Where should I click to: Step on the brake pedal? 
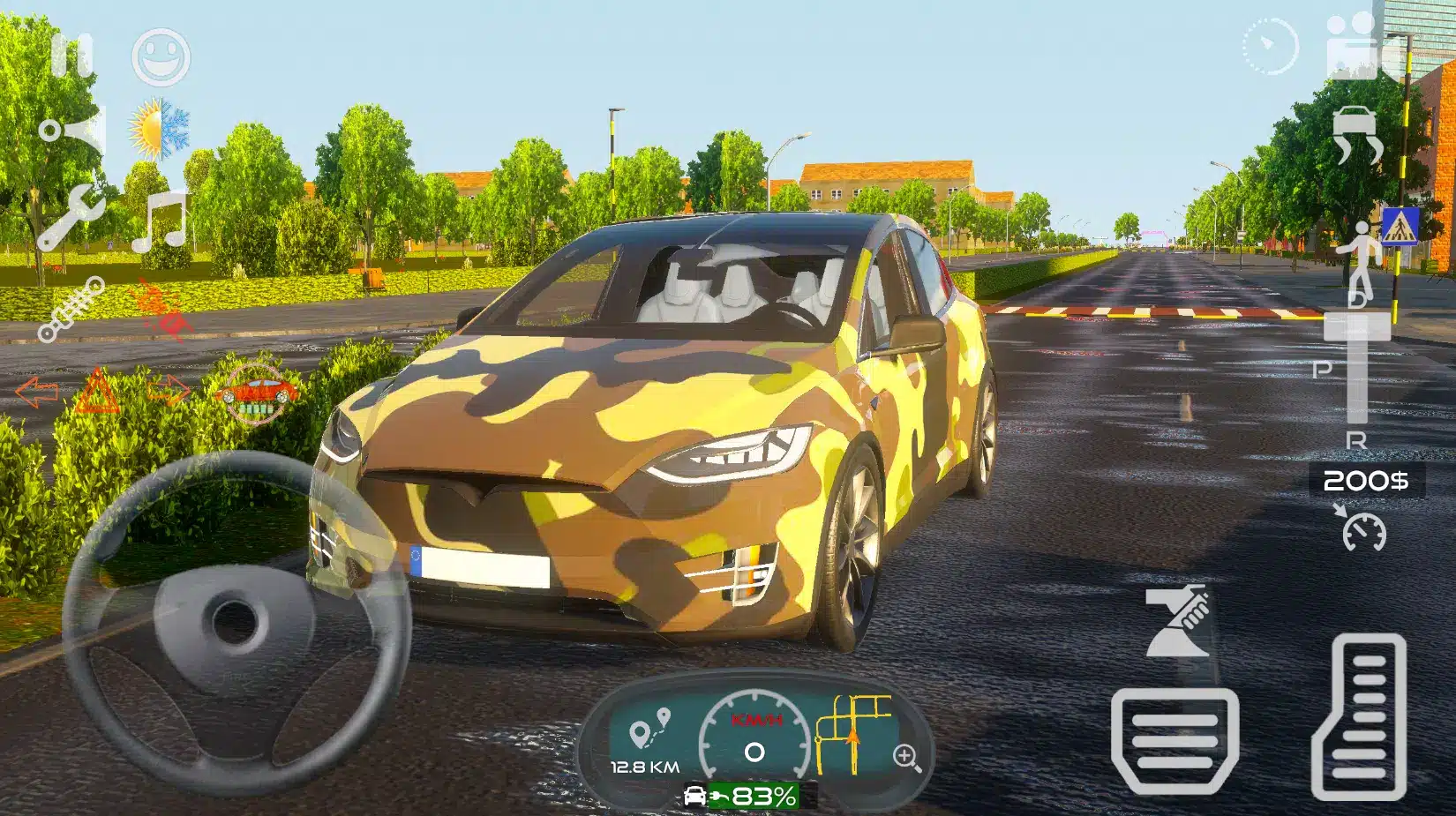point(1175,742)
